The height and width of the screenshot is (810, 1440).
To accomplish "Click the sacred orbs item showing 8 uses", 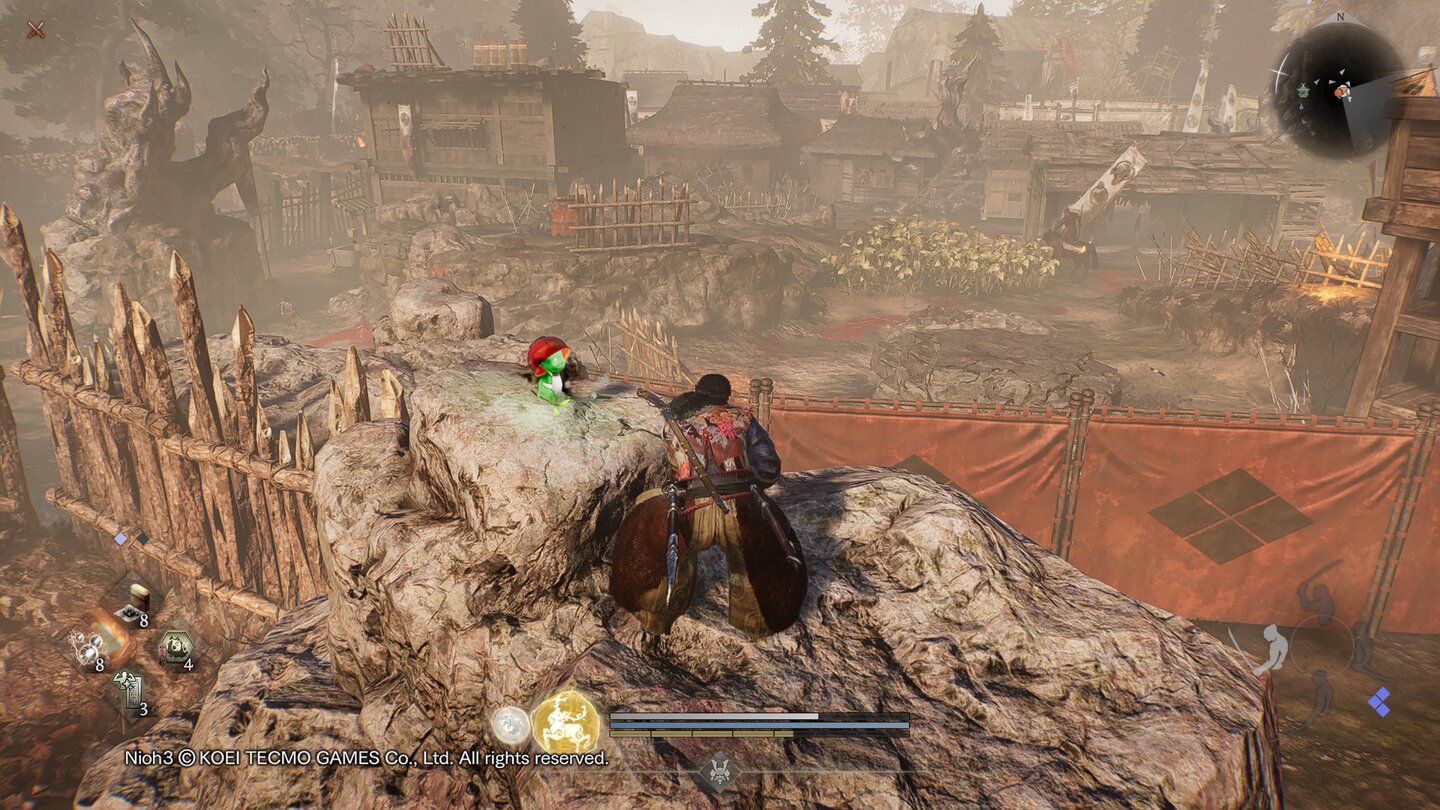I will pos(90,649).
